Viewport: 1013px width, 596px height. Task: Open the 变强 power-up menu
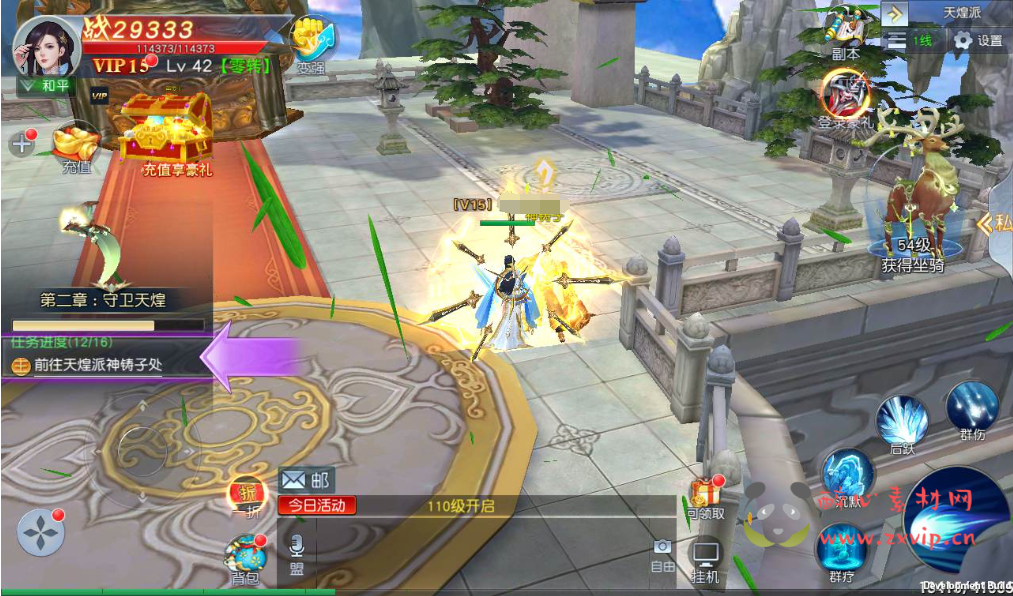coord(310,44)
